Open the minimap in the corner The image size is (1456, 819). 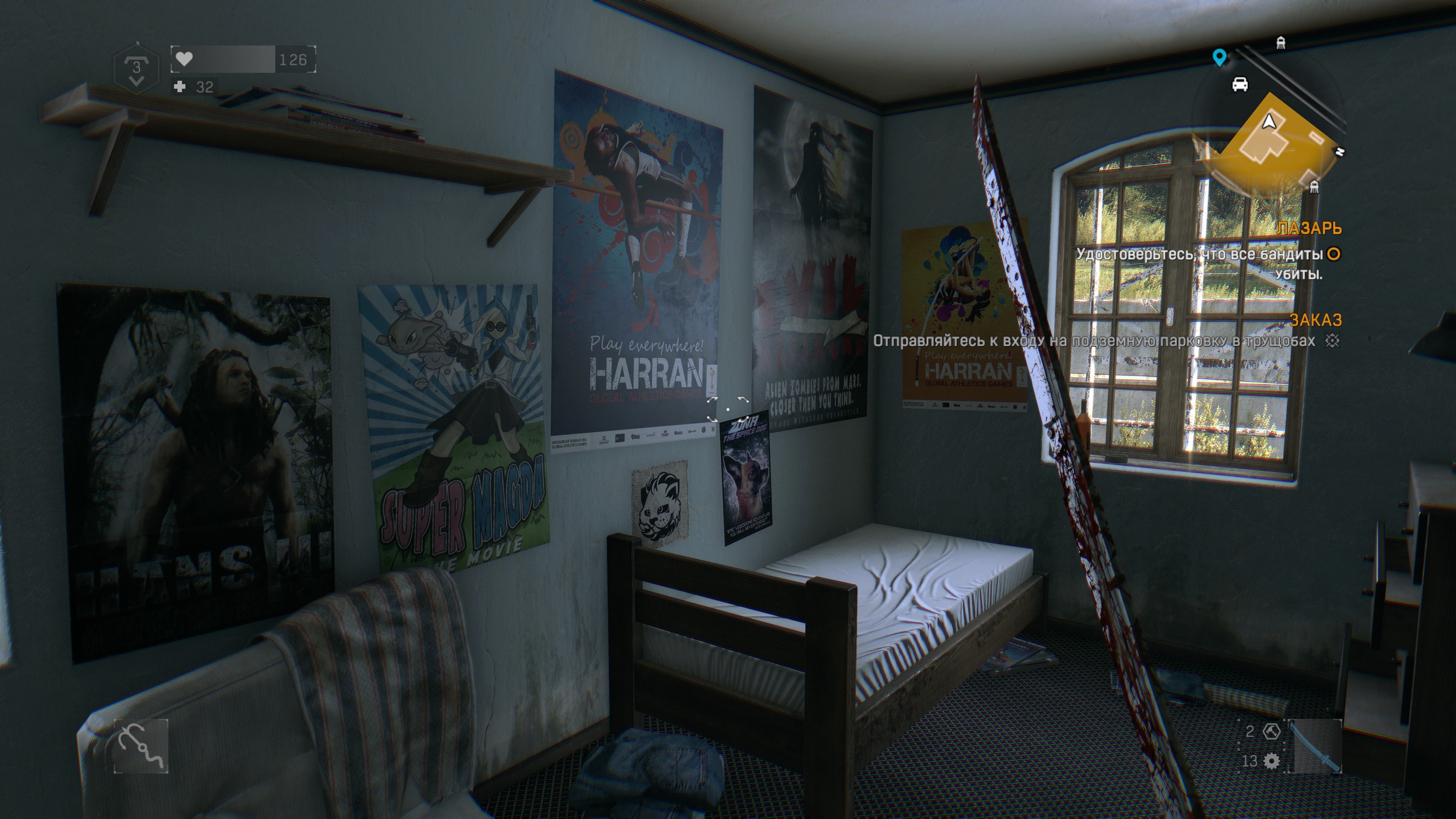pos(1269,141)
